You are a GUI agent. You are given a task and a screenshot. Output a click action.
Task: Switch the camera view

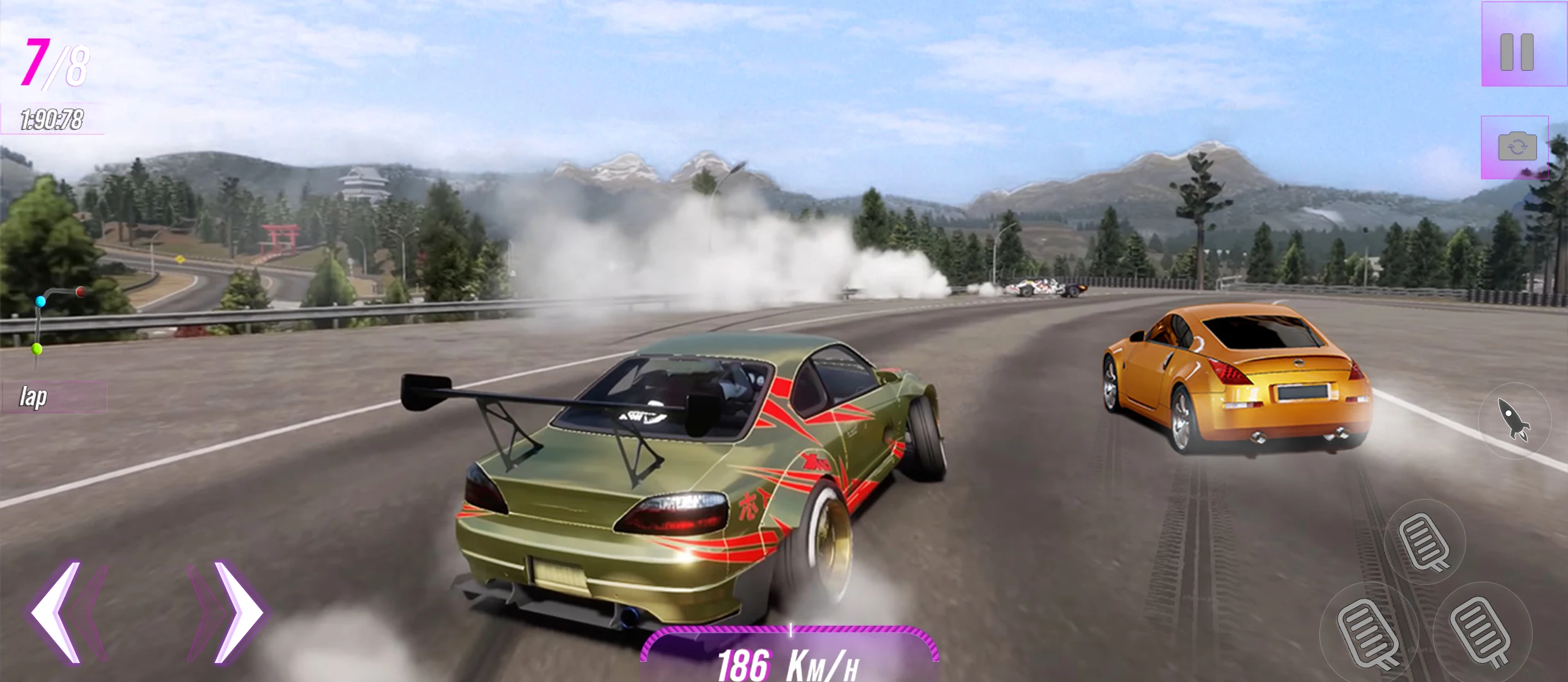point(1517,147)
